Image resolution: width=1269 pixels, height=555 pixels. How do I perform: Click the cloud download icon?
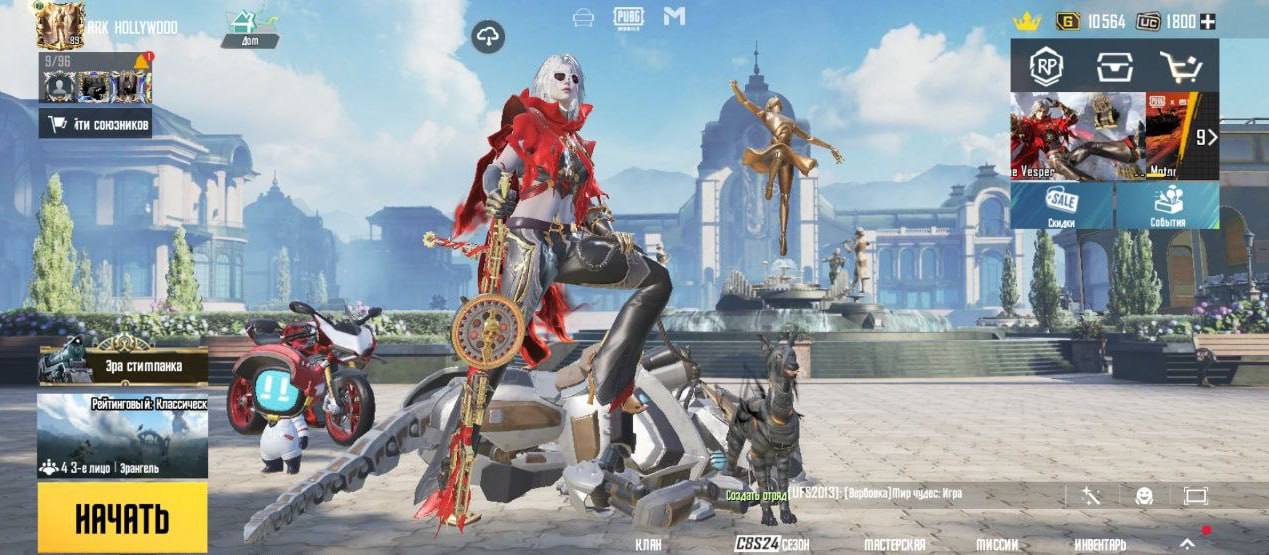coord(488,37)
